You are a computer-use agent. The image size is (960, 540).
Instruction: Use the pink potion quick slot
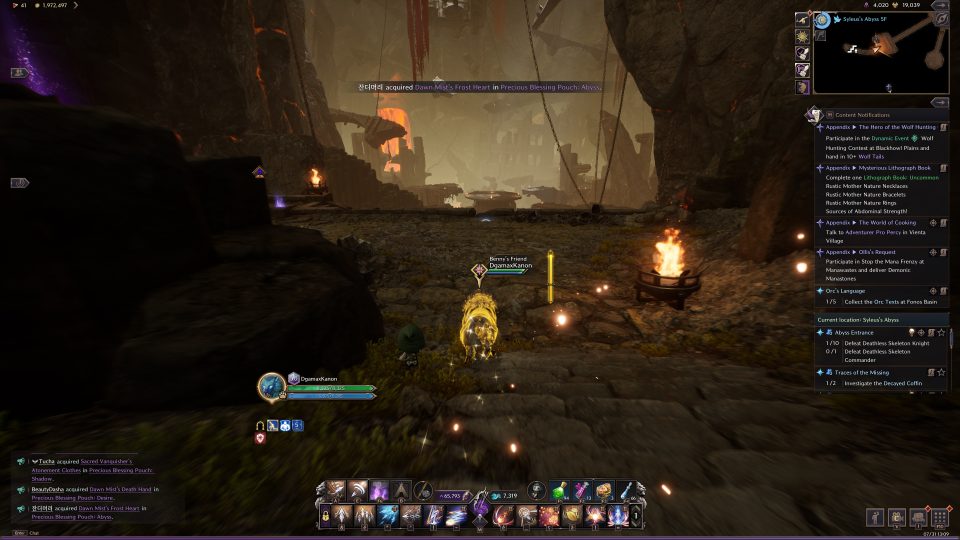pos(583,490)
